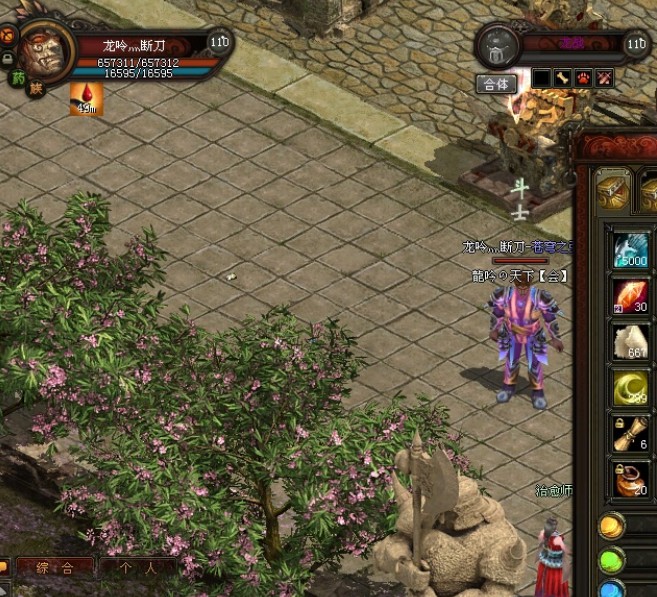Select the locked scroll slot showing 6
657x597 pixels.
point(632,433)
